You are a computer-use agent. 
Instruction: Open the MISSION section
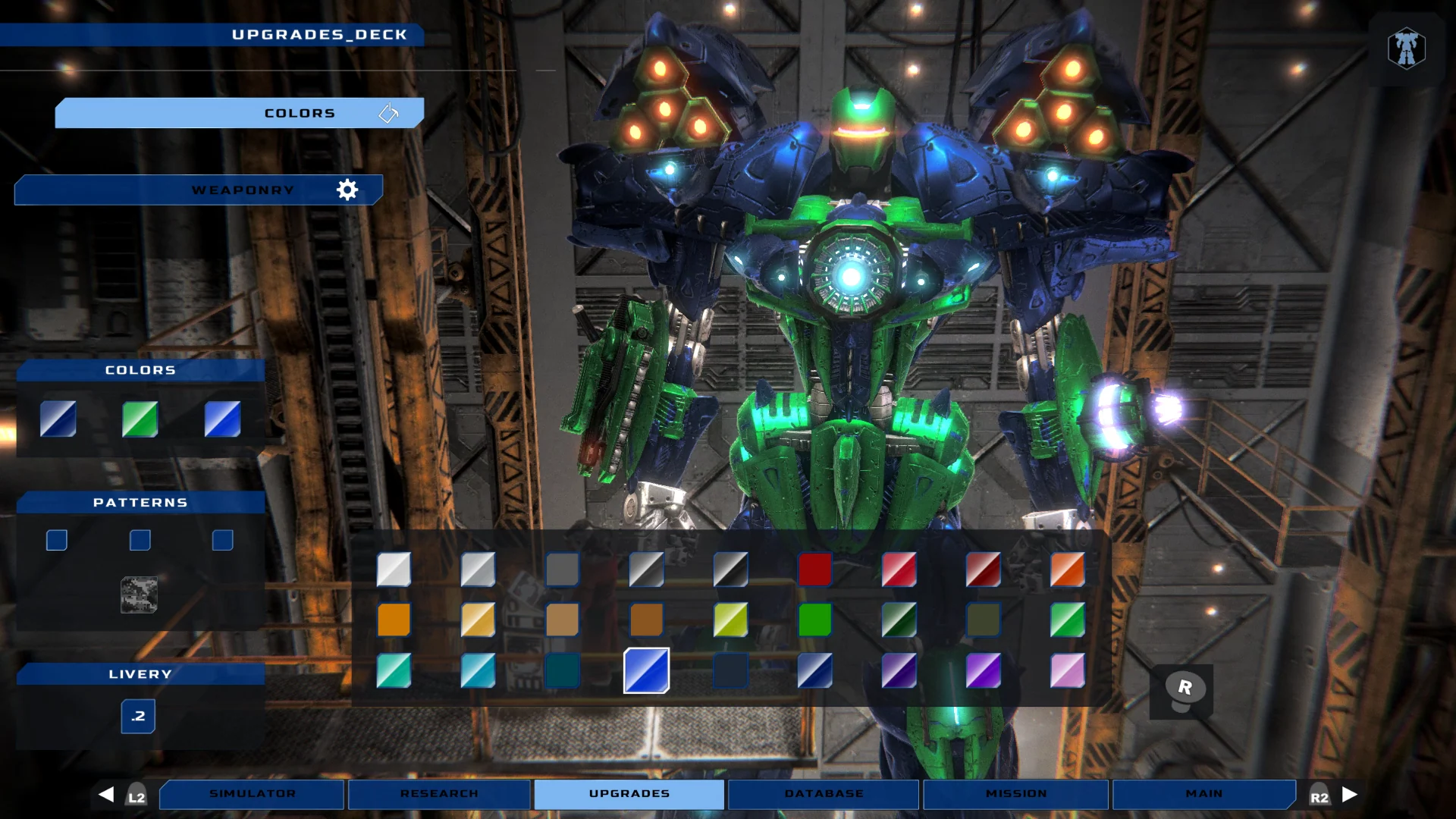pos(1016,794)
